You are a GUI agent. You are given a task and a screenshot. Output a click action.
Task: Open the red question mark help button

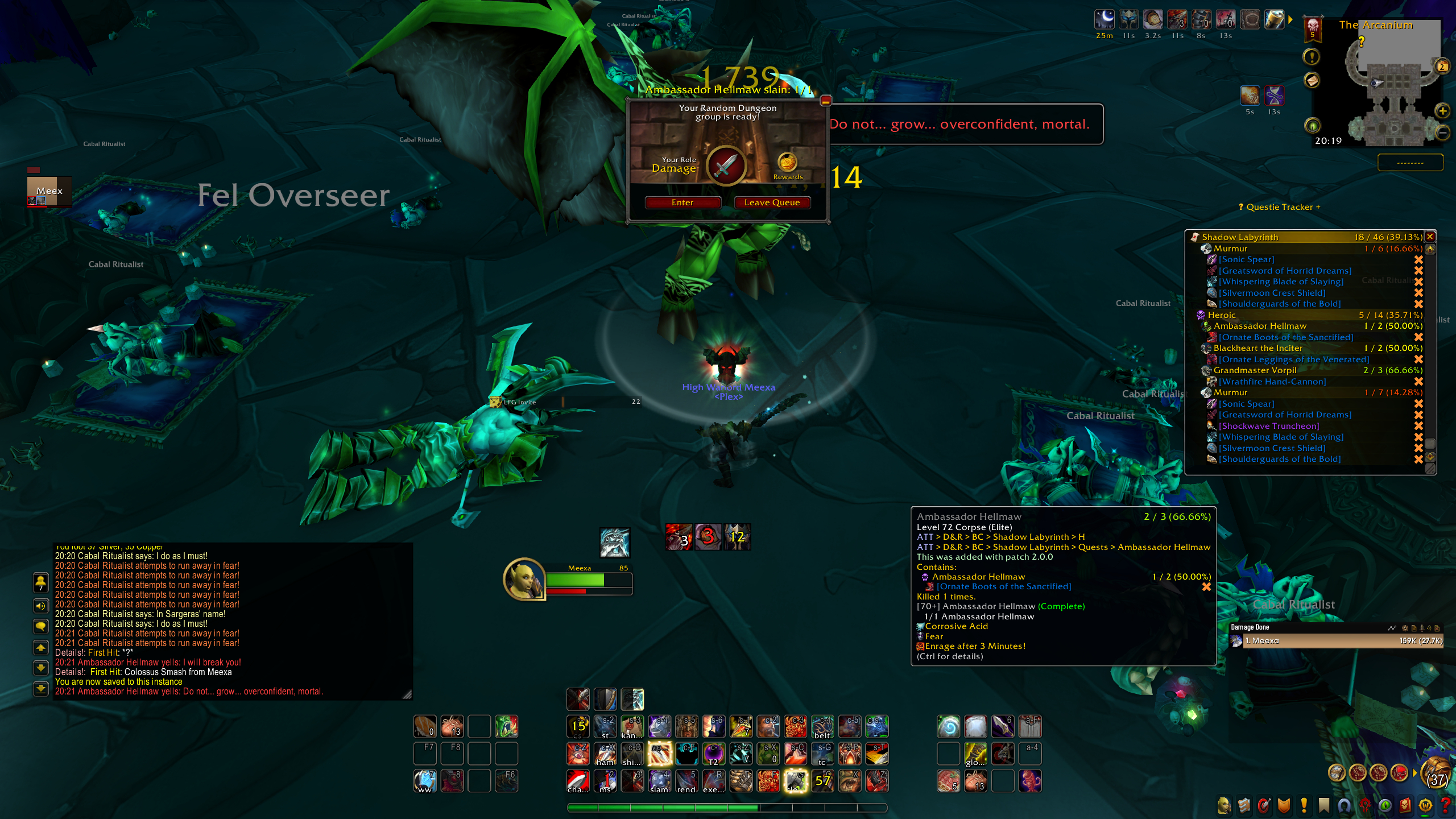[1445, 805]
